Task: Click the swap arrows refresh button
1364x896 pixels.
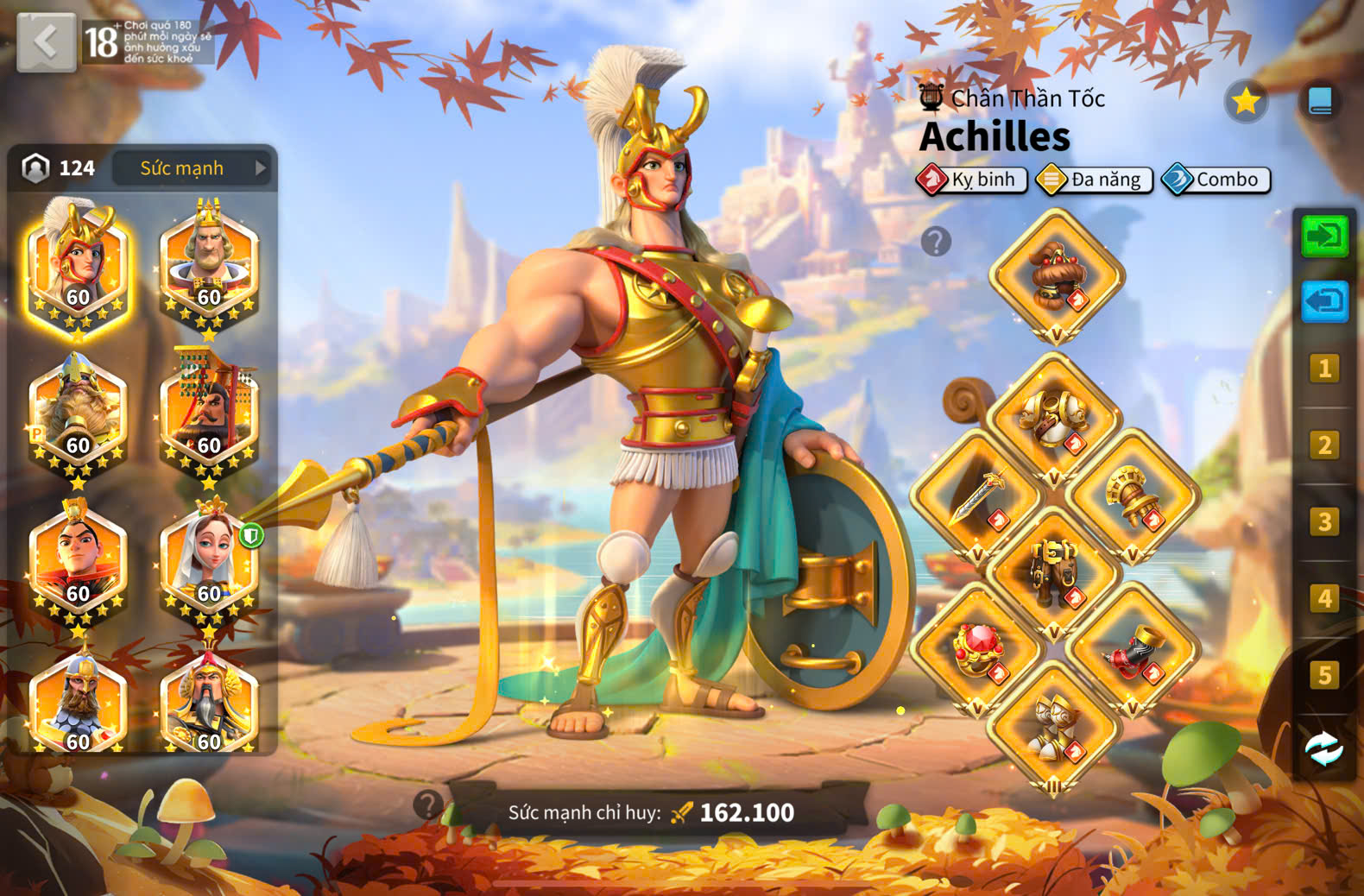Action: [1323, 749]
